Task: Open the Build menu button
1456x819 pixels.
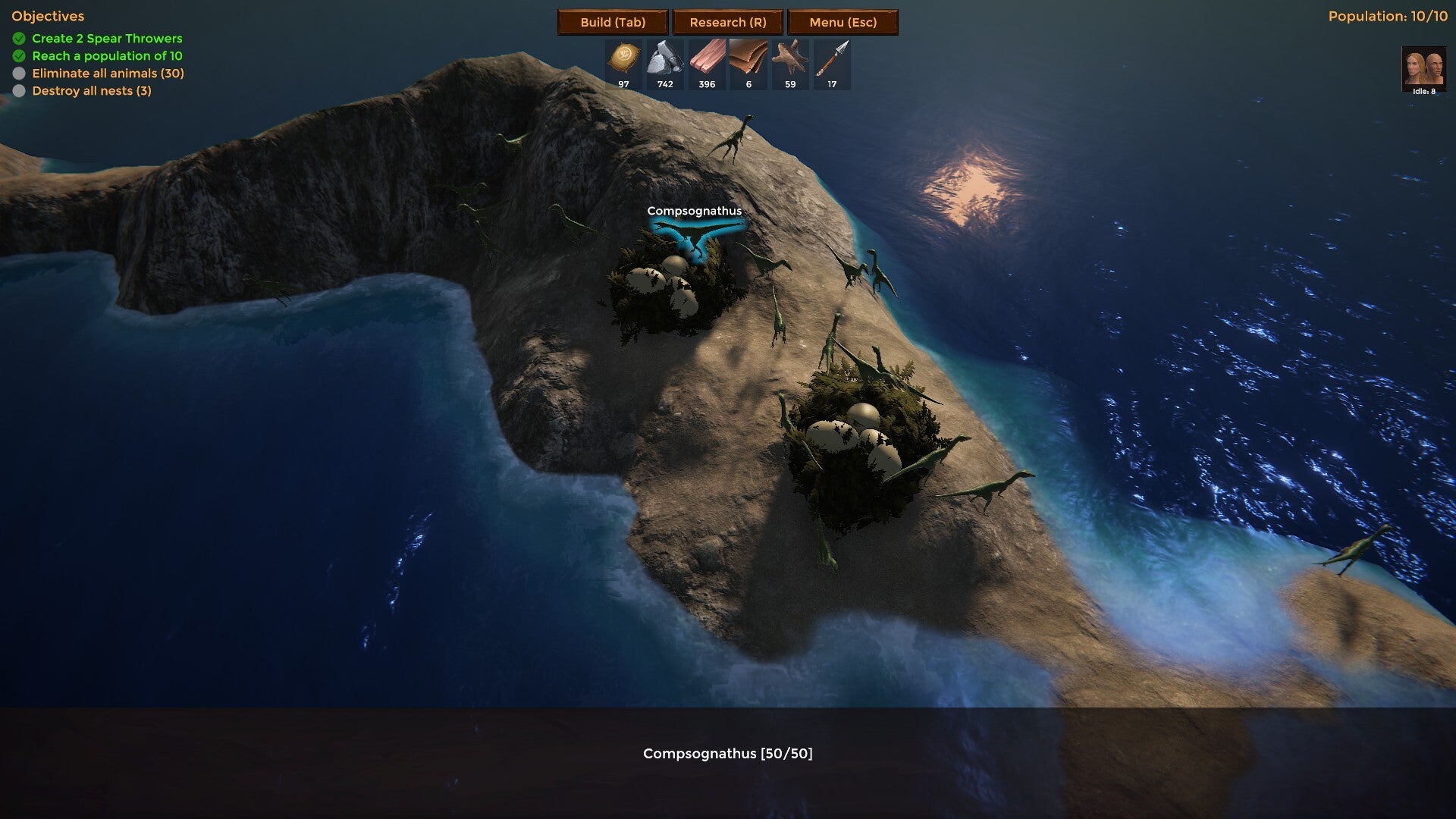Action: click(613, 22)
